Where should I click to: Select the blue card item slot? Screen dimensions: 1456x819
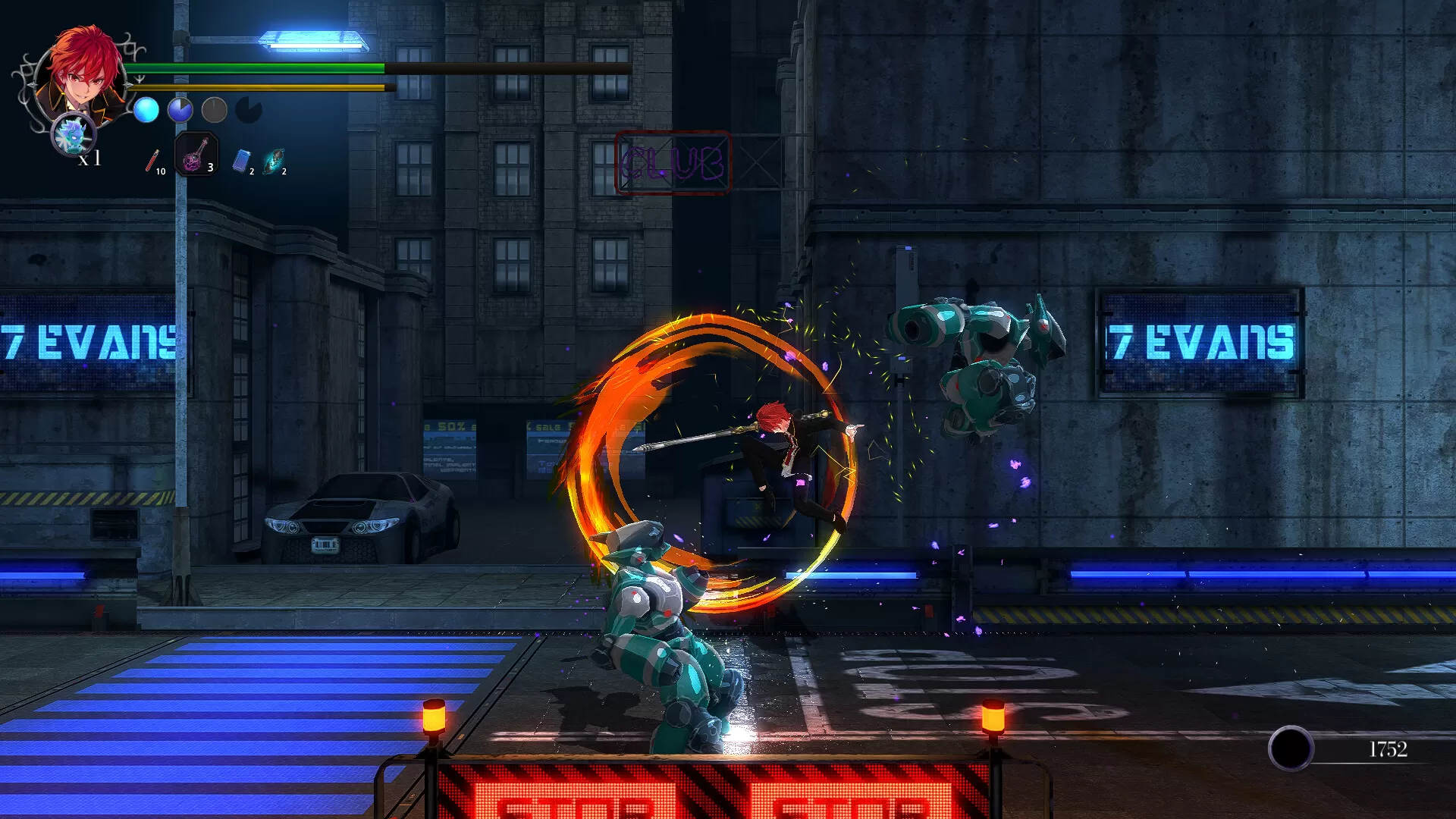pyautogui.click(x=241, y=160)
